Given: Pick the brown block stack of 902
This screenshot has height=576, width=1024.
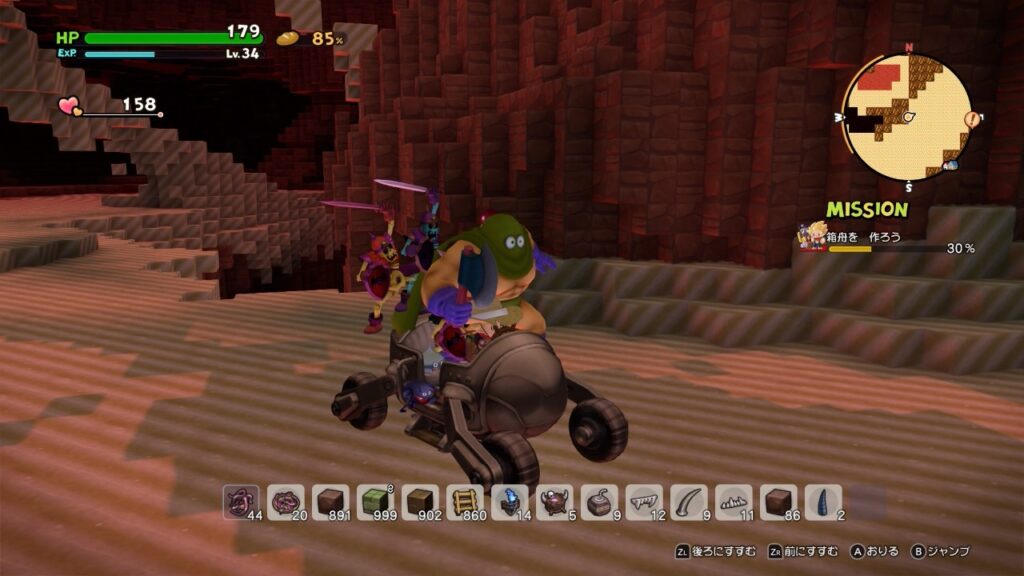Looking at the screenshot, I should pos(421,502).
